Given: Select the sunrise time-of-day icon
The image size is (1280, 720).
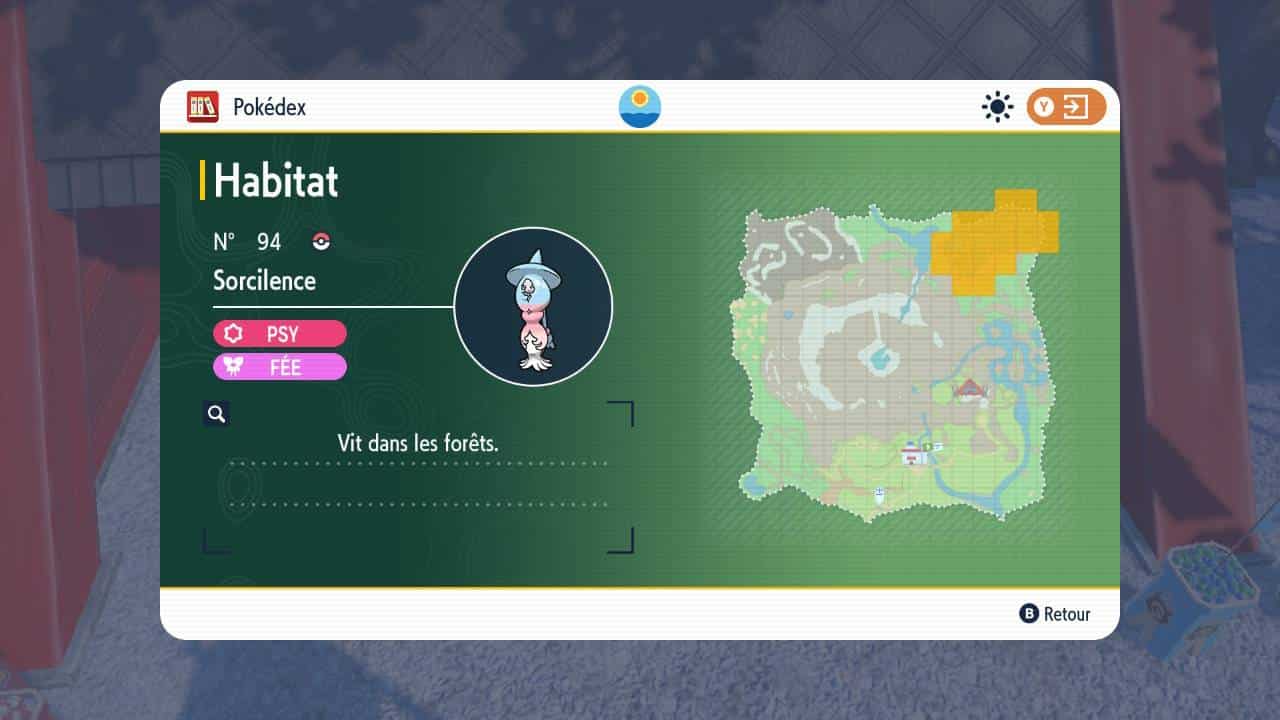Looking at the screenshot, I should pyautogui.click(x=640, y=107).
